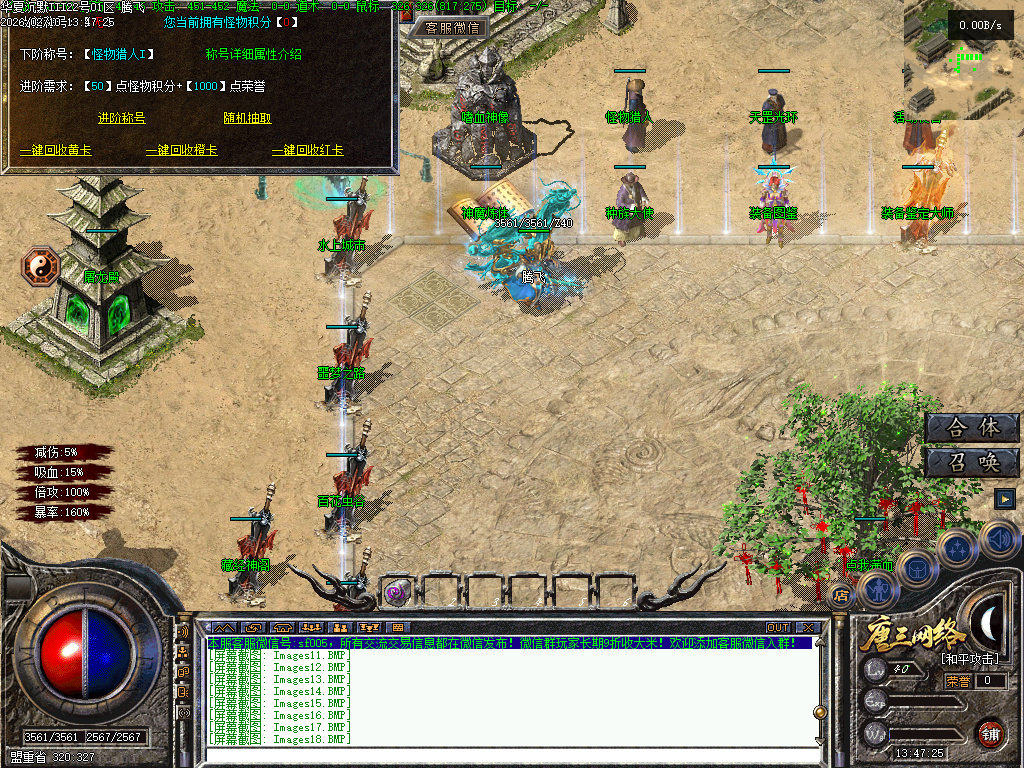Open the bag round icon
This screenshot has height=768, width=1024.
coord(916,569)
